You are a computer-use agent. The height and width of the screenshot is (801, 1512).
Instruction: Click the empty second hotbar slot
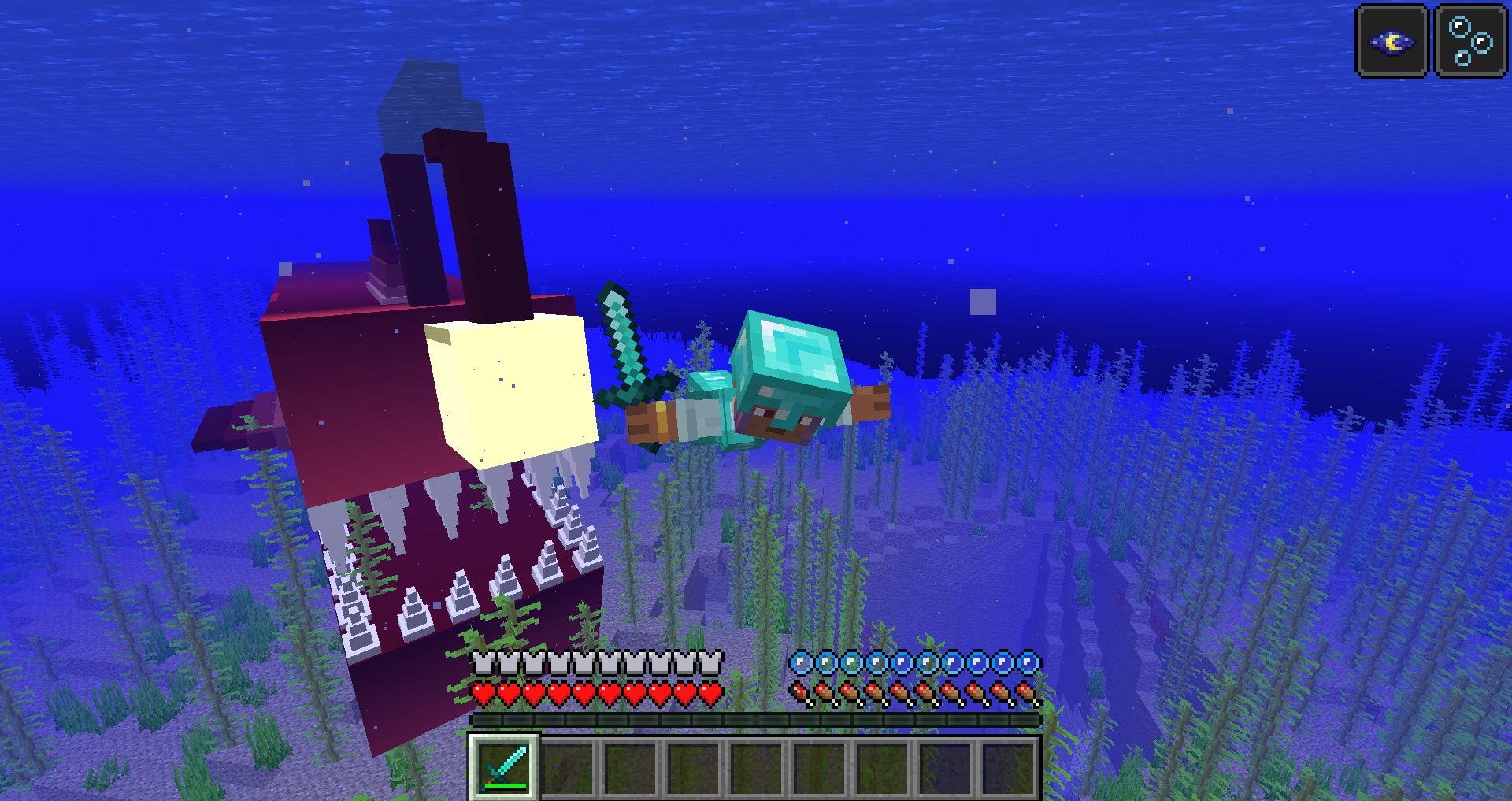(566, 765)
